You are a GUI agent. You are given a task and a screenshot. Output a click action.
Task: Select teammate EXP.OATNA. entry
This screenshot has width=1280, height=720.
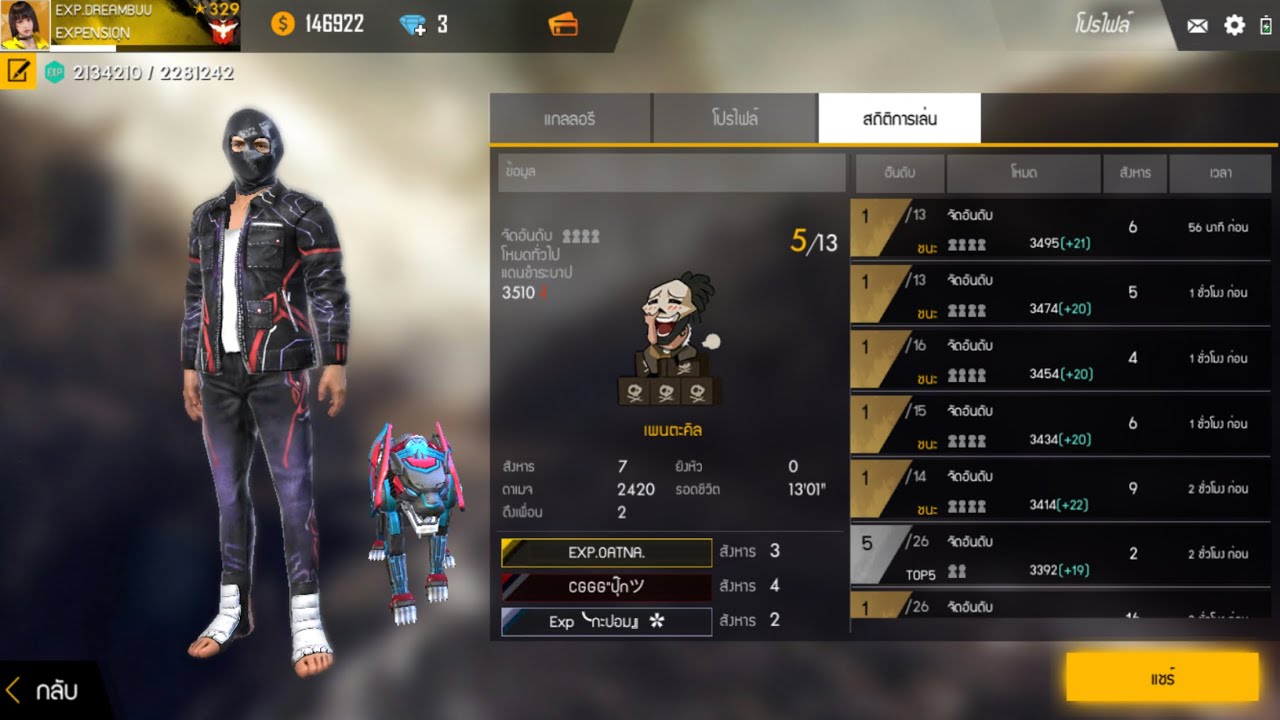[x=606, y=552]
